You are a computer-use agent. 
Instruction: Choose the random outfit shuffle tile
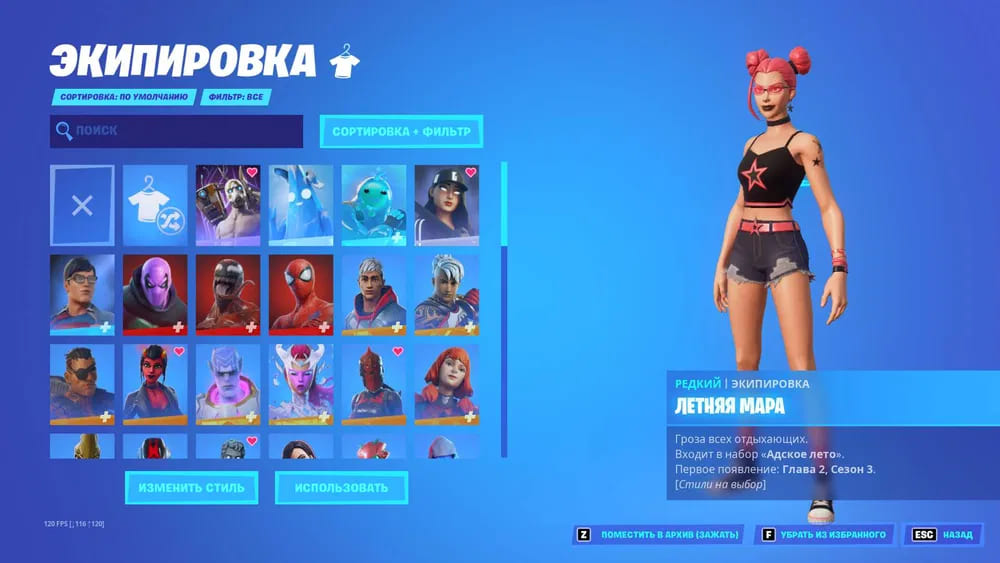155,206
